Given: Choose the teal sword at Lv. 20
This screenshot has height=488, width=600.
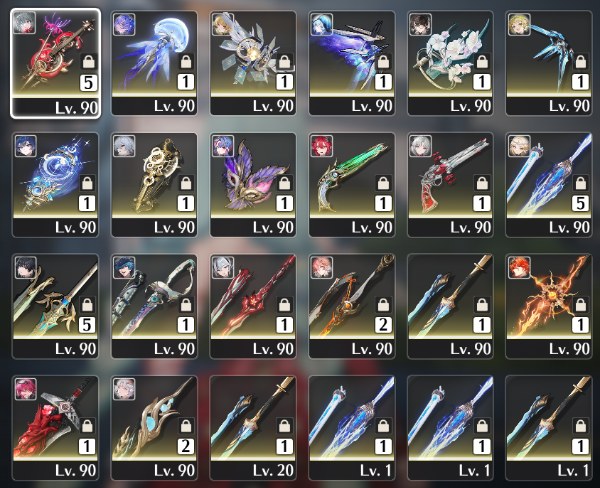Looking at the screenshot, I should [253, 425].
